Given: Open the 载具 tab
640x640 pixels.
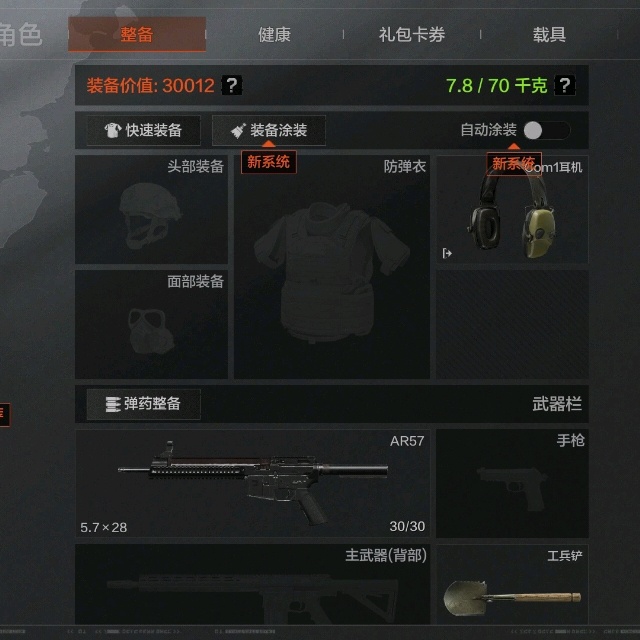Looking at the screenshot, I should (x=549, y=35).
